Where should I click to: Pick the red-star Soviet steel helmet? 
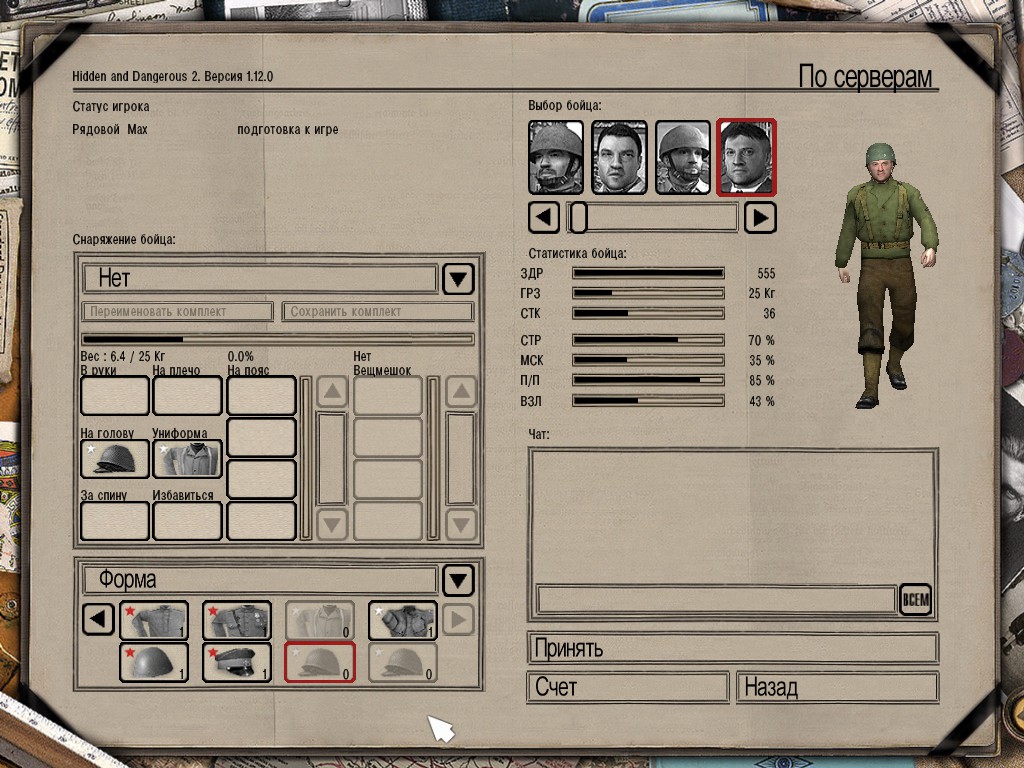154,662
